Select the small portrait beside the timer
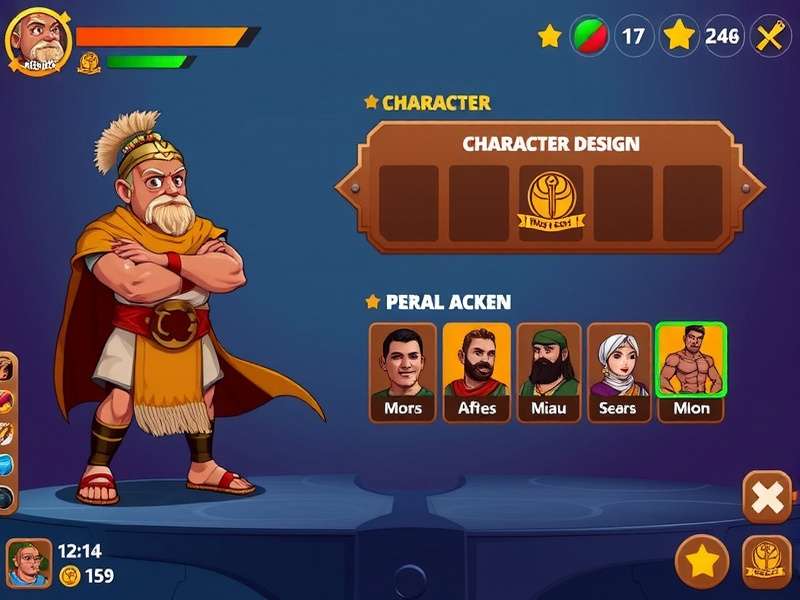Image resolution: width=800 pixels, height=600 pixels. (29, 564)
